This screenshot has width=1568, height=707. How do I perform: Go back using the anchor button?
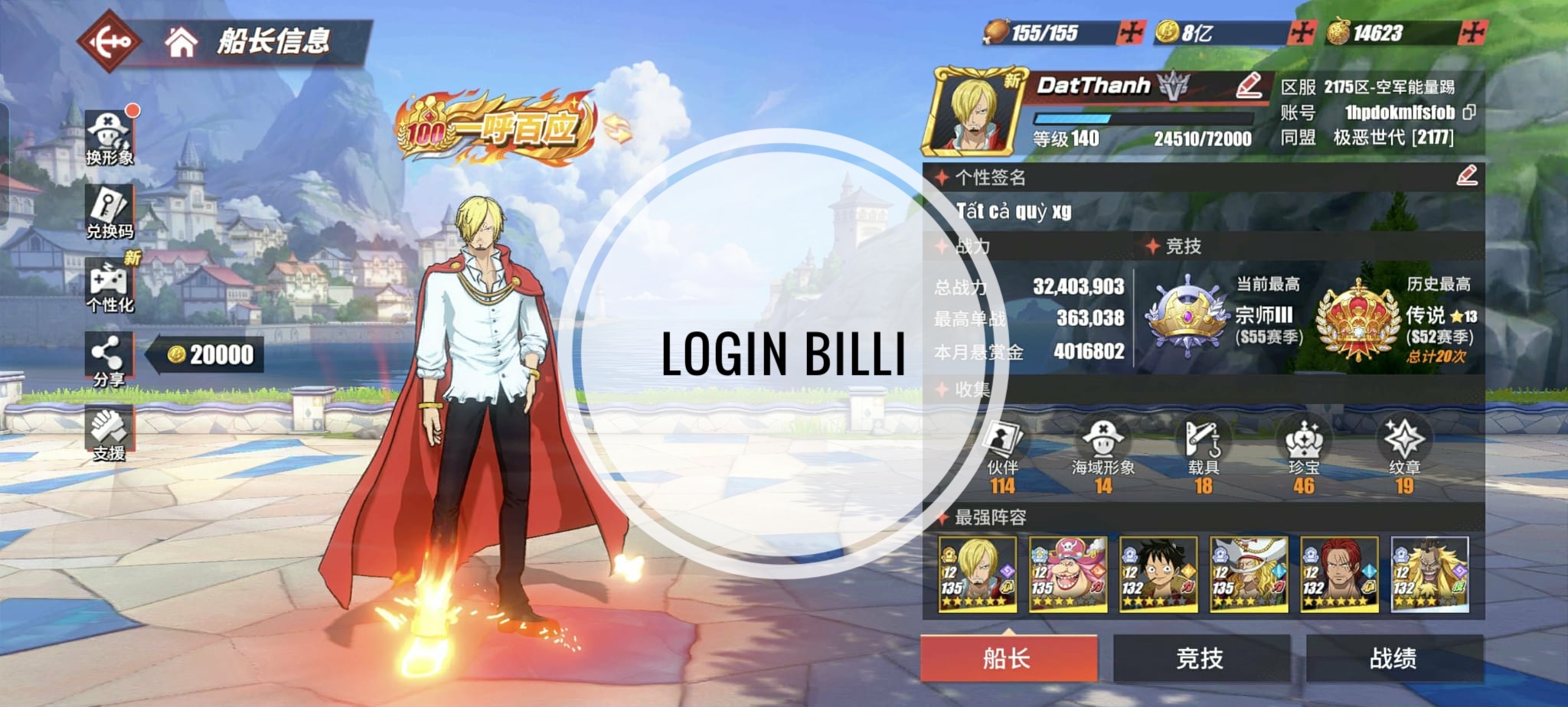pyautogui.click(x=110, y=42)
